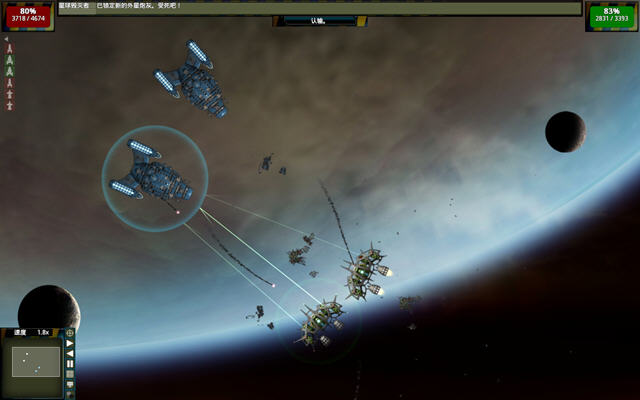The image size is (640, 400).
Task: Pause the battle
Action: [x=70, y=364]
